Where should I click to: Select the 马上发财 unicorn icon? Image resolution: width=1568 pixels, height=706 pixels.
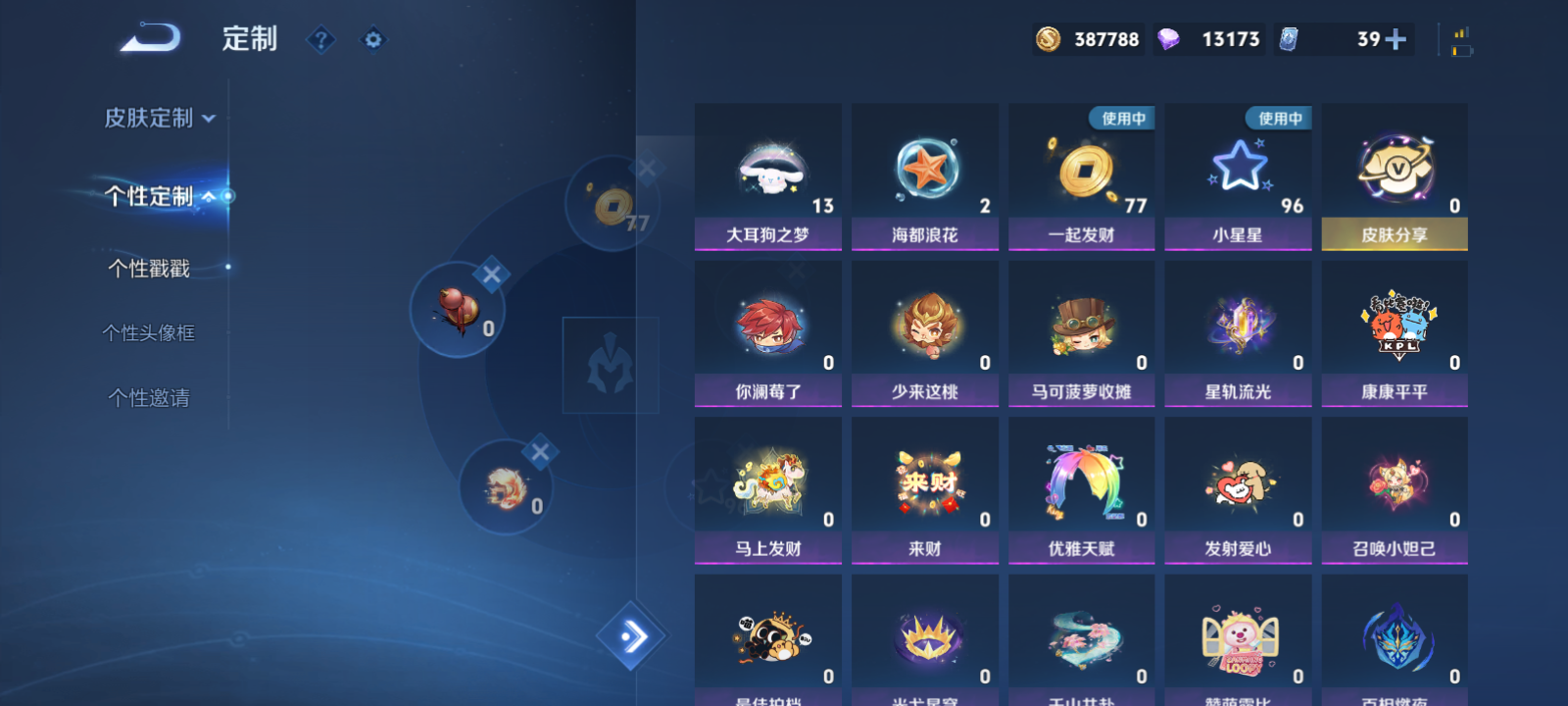[x=767, y=480]
